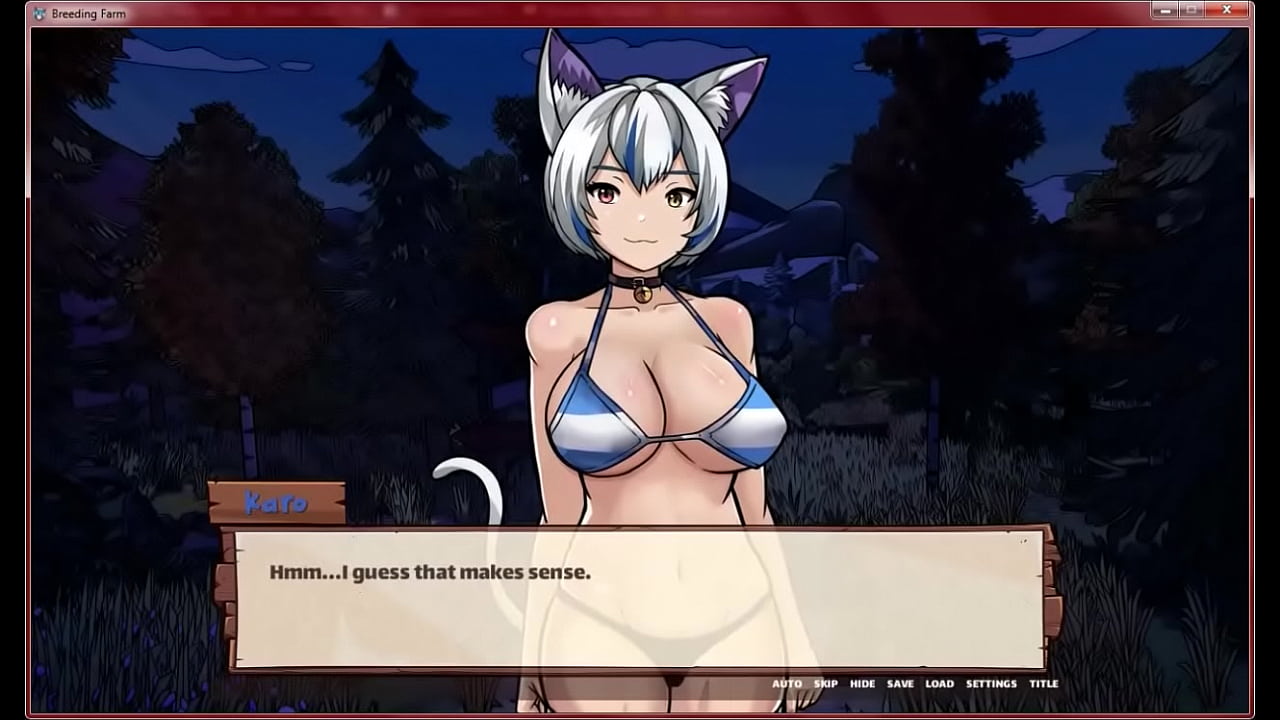Hide the dialogue box with HIDE
This screenshot has width=1280, height=720.
click(x=862, y=684)
